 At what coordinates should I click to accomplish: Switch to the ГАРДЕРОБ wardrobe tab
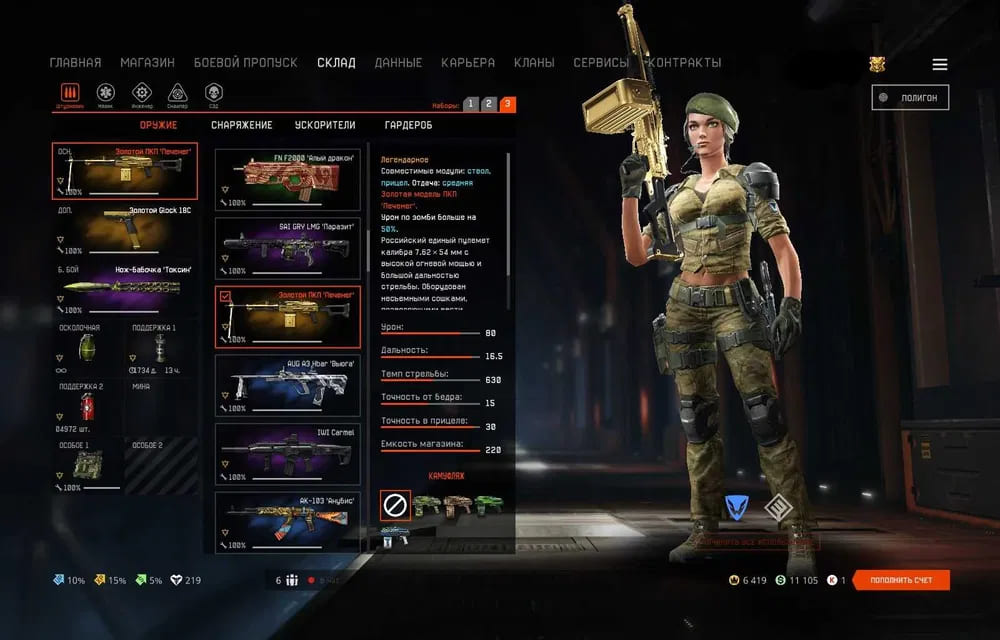click(408, 125)
